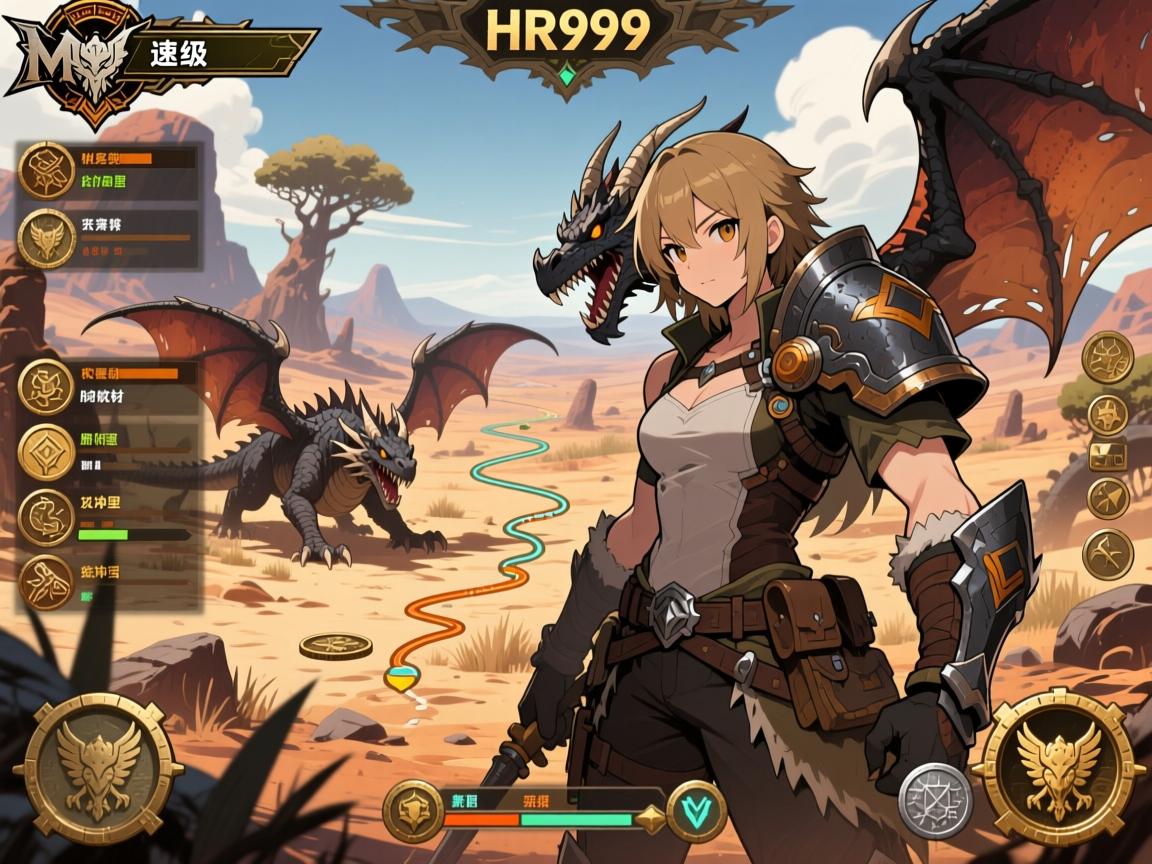Choose the gold diamond eye skill icon

tap(46, 451)
